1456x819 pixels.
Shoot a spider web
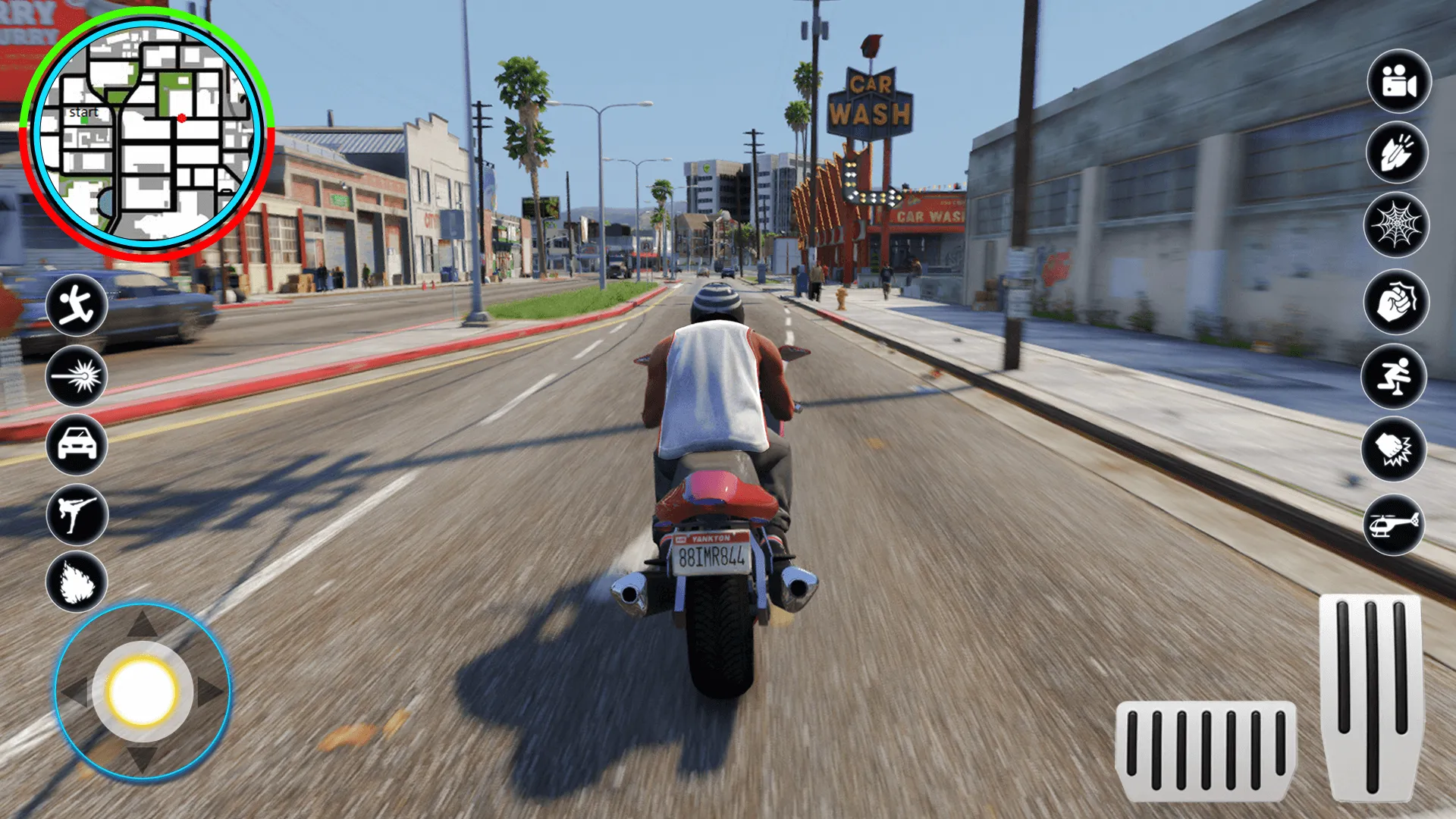pos(1396,225)
